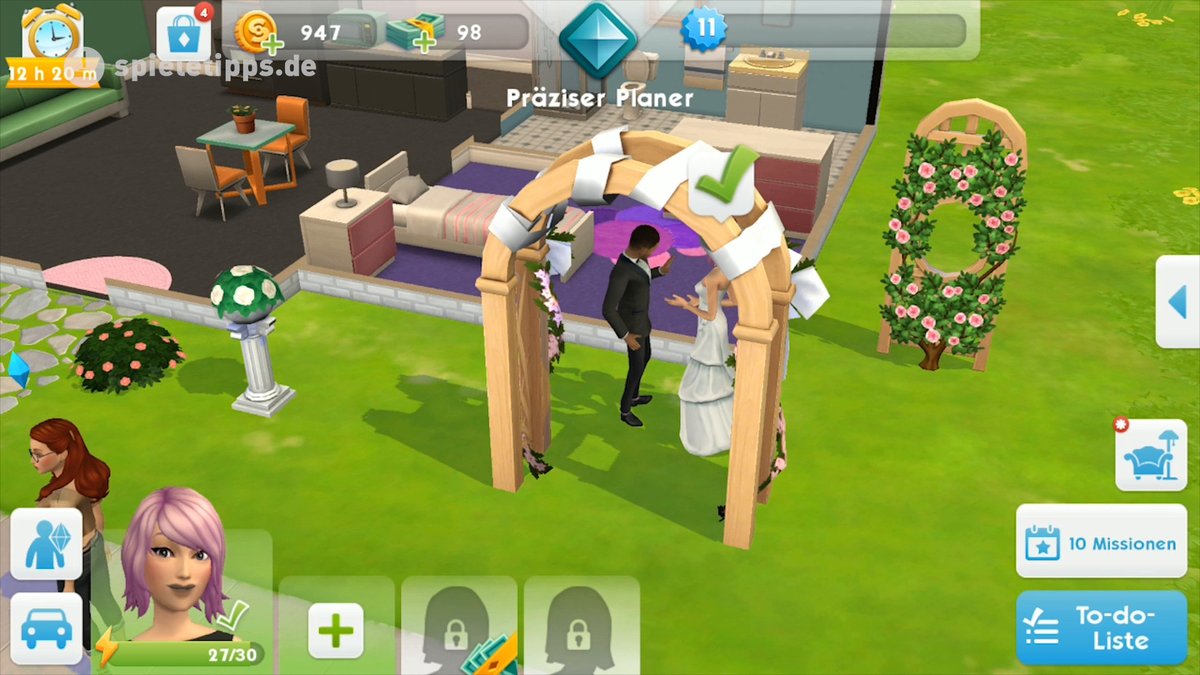The width and height of the screenshot is (1200, 675).
Task: Add a new Sim with plus button
Action: click(x=335, y=630)
